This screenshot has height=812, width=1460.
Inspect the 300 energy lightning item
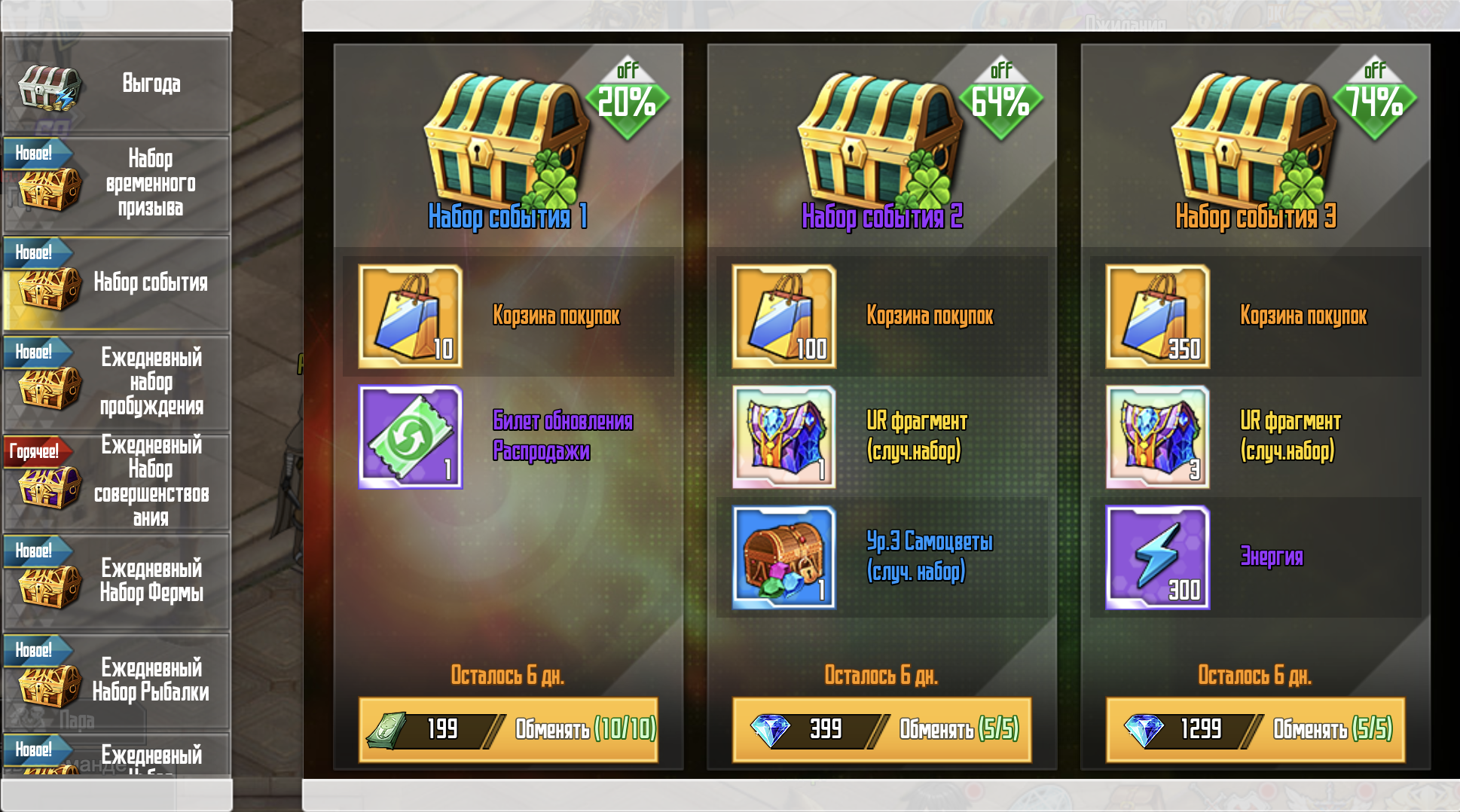pos(1158,557)
